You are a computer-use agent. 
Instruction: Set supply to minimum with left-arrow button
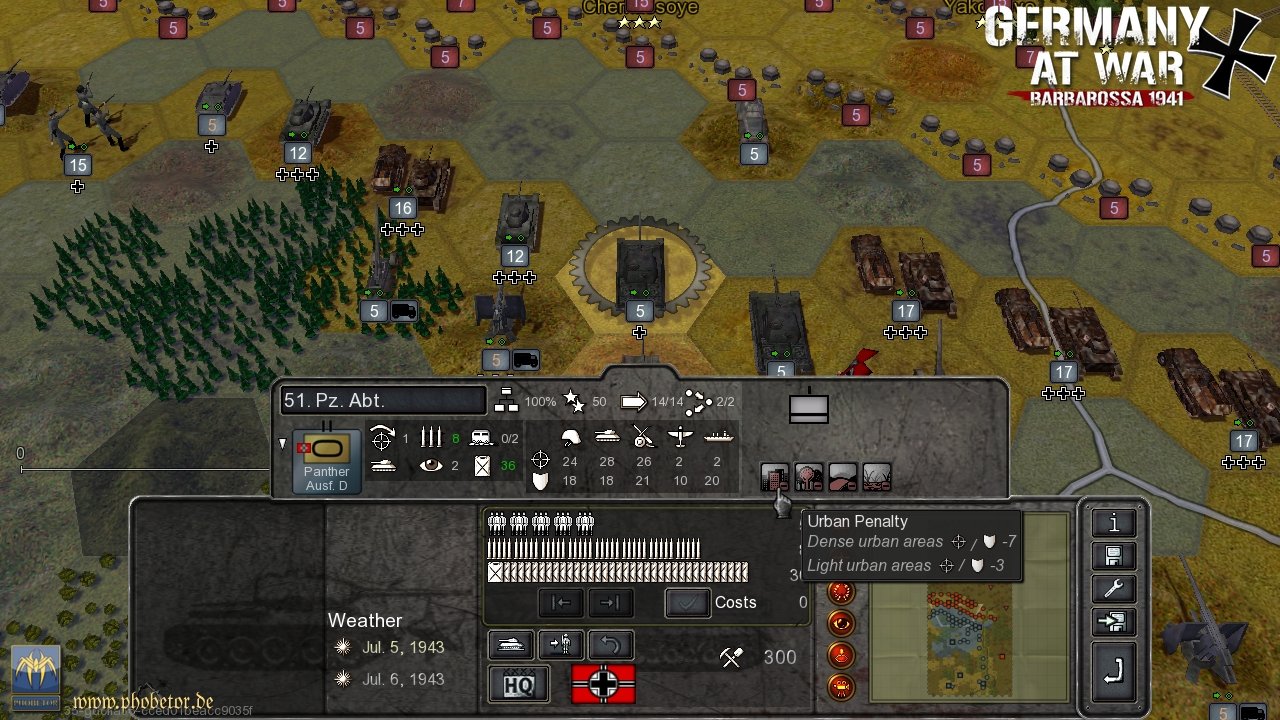(561, 603)
